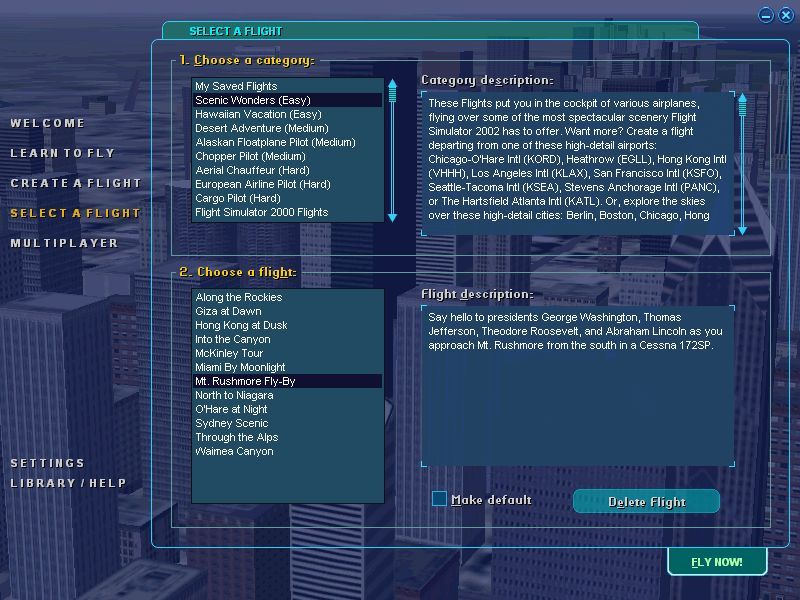Click the Fly Now! button
The width and height of the screenshot is (800, 600).
tap(717, 562)
